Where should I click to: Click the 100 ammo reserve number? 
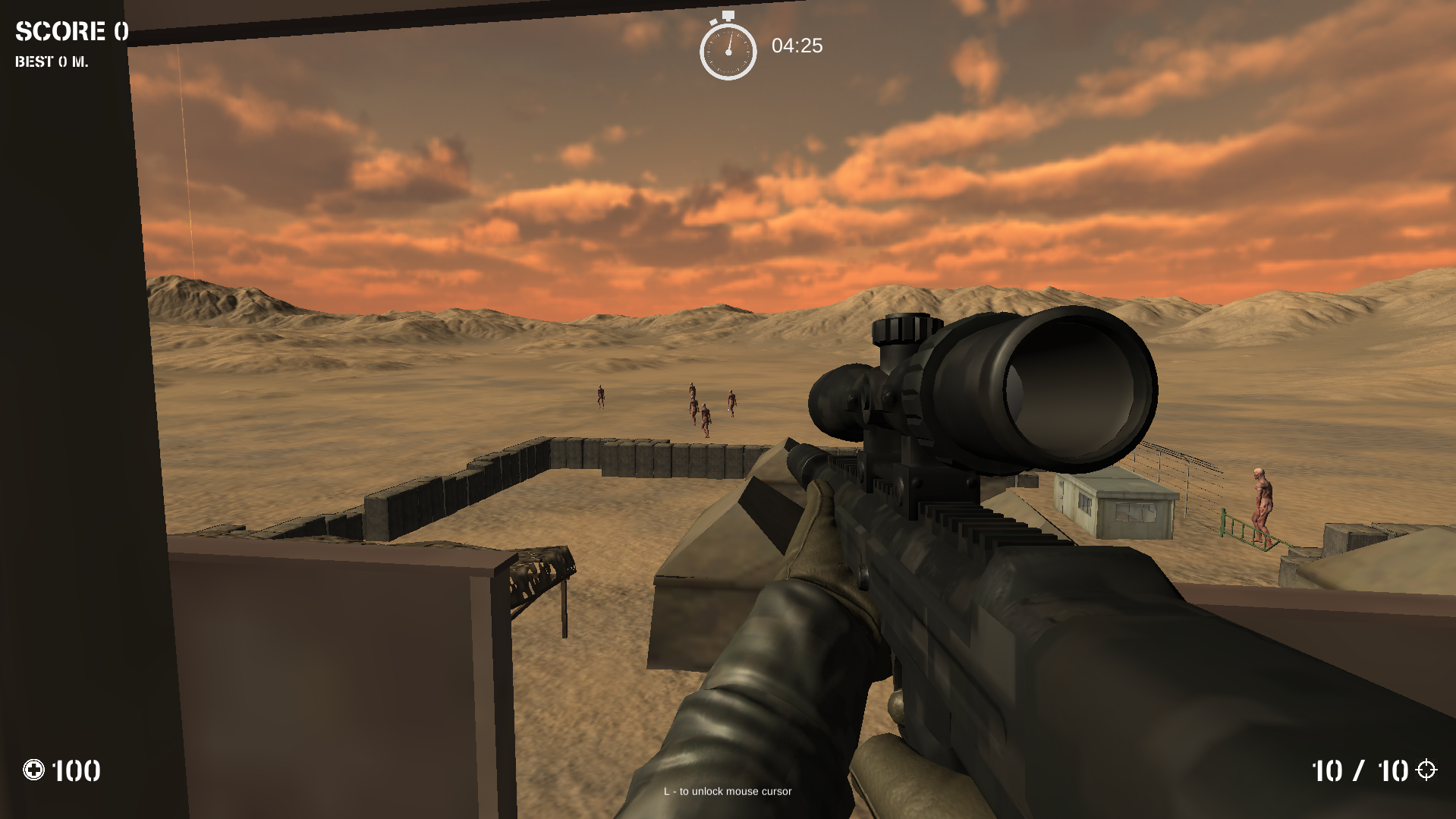[x=76, y=770]
